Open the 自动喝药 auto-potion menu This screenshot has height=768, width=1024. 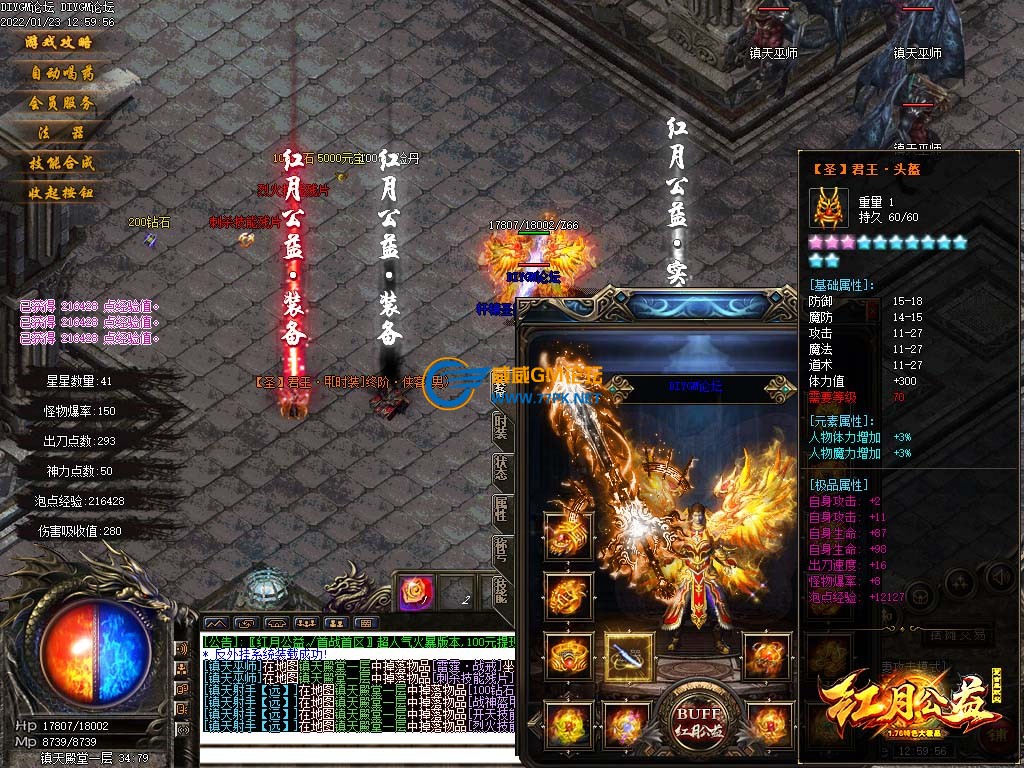point(62,73)
